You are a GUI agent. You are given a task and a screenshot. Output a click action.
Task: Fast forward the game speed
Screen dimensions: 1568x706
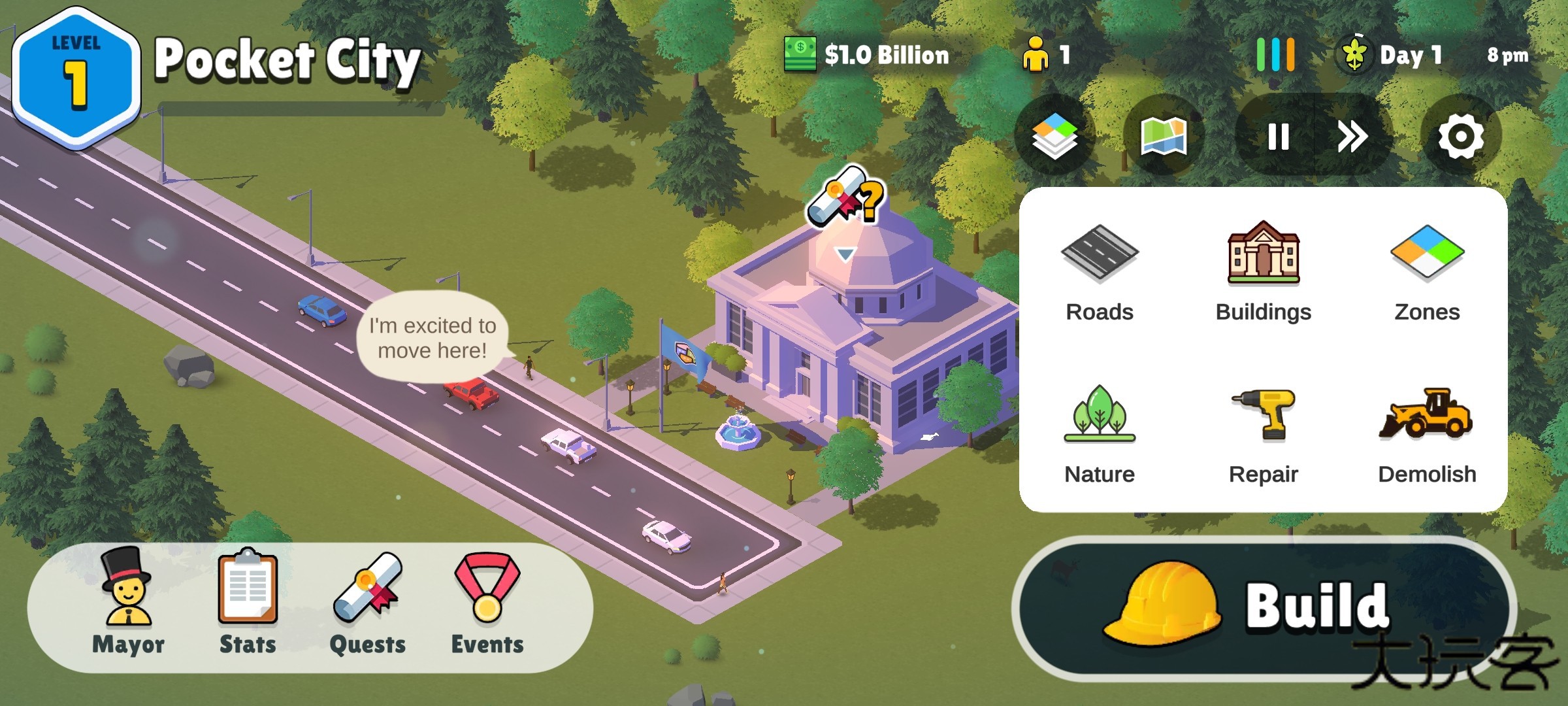1351,137
